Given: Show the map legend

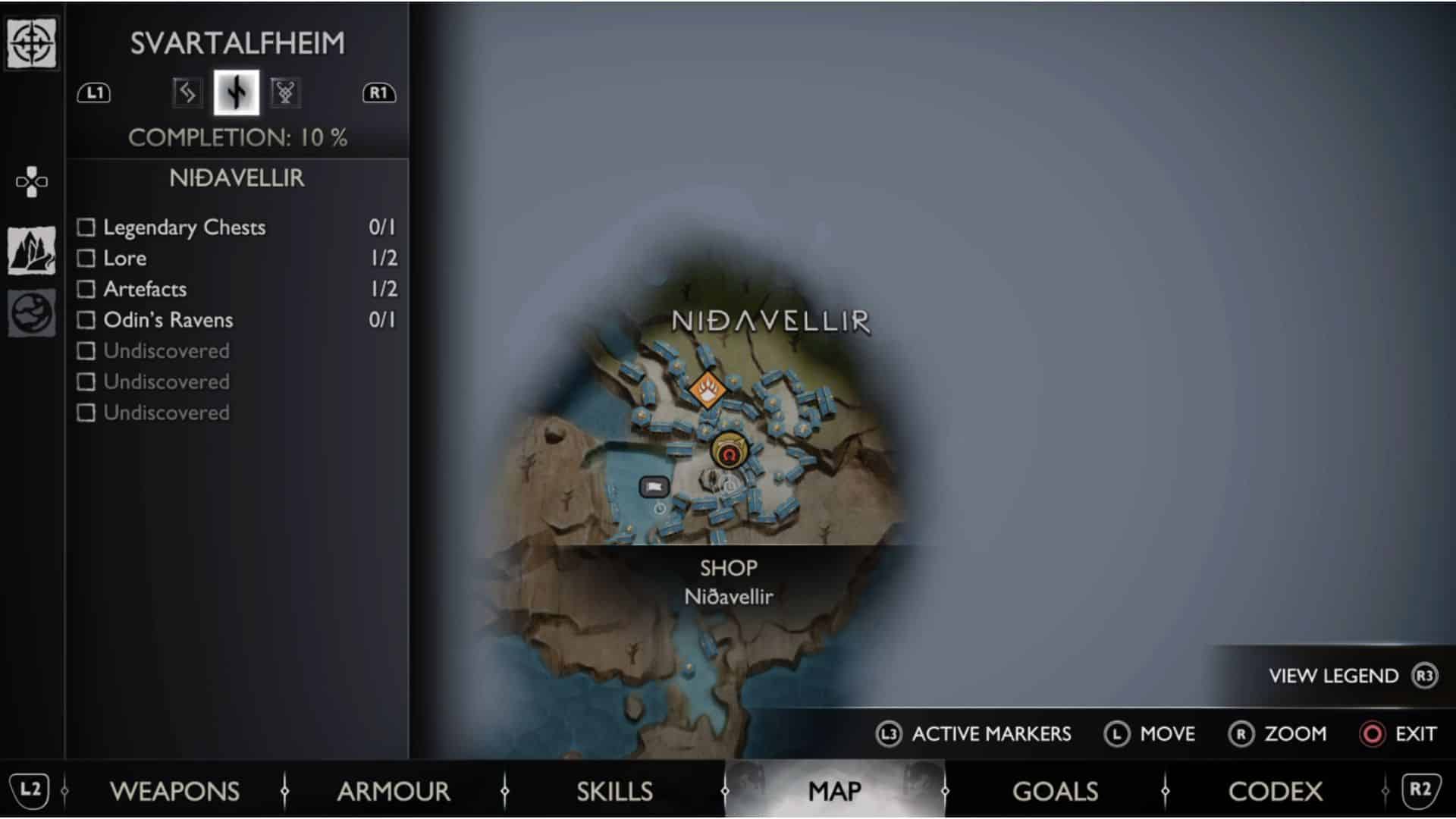Looking at the screenshot, I should tap(1353, 676).
